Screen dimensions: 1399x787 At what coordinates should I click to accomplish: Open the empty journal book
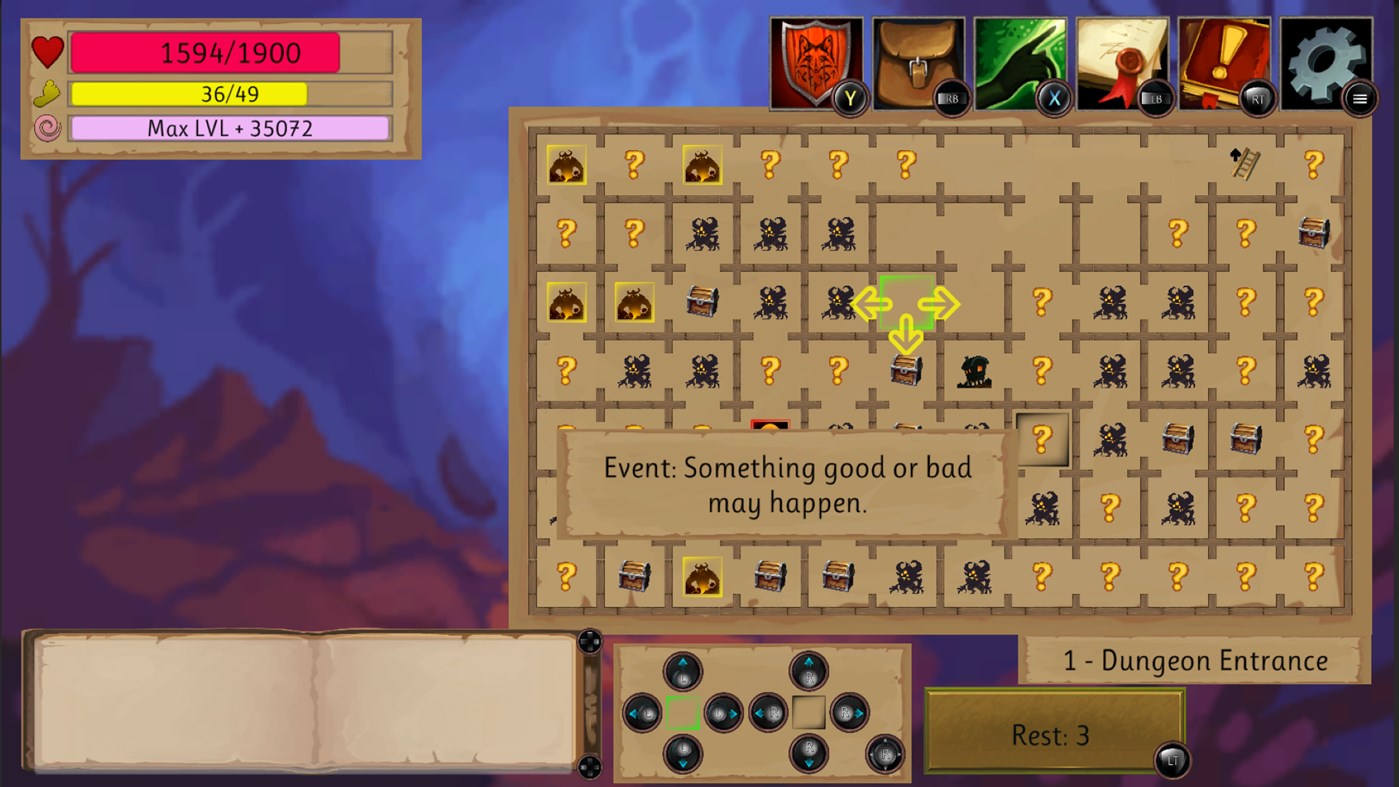(300, 700)
